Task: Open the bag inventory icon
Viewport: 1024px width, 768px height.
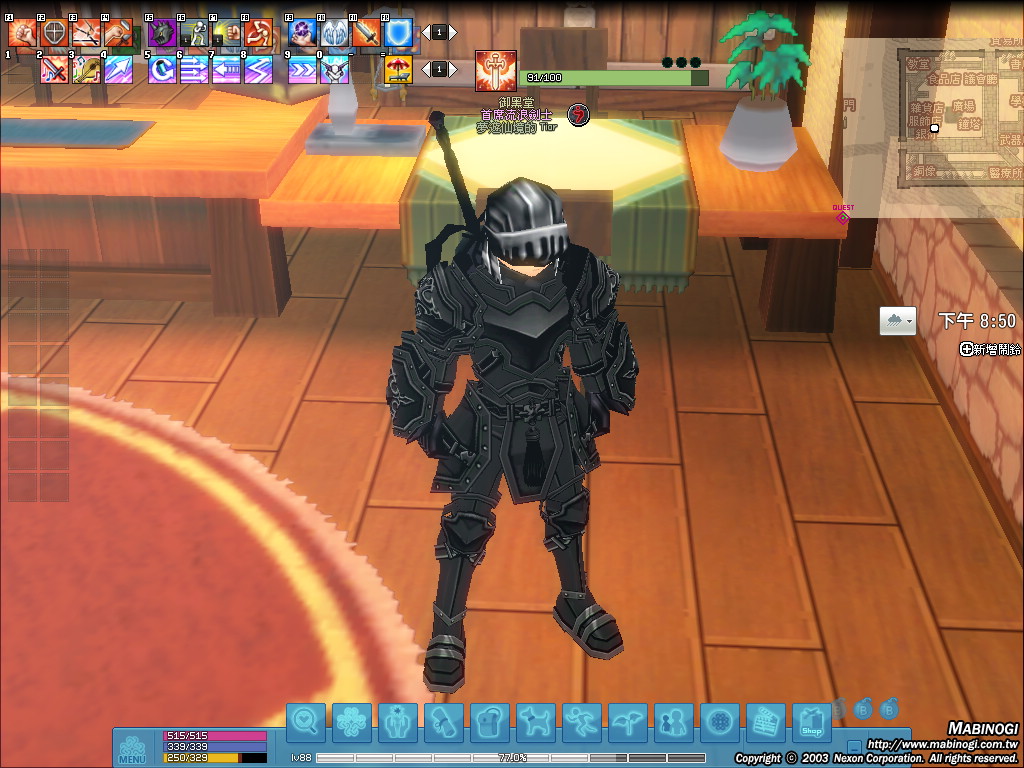Action: (x=490, y=722)
